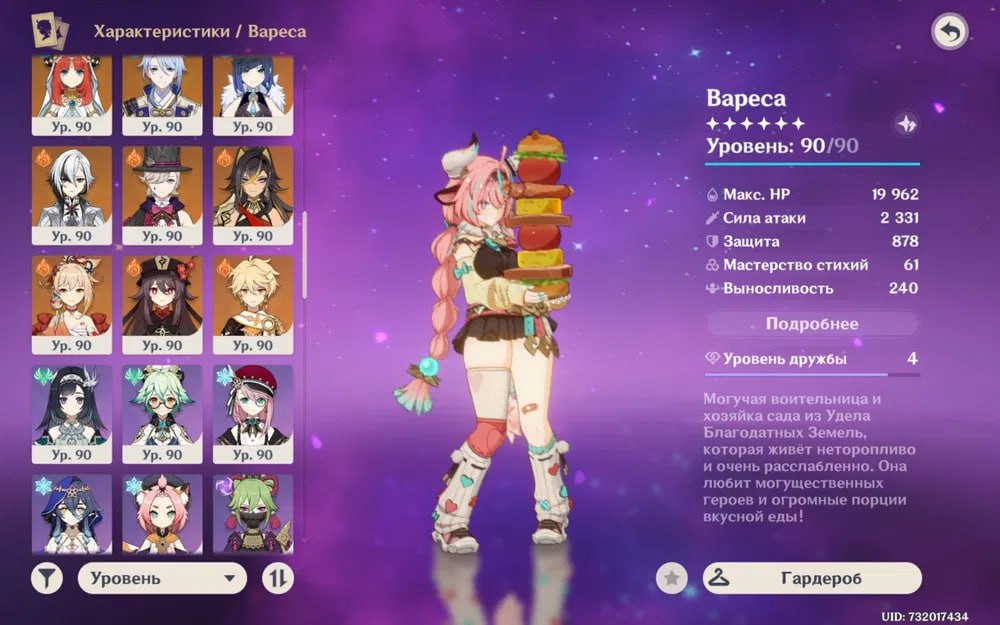Click the sparkle icon beside Вареса's name
Image resolution: width=1000 pixels, height=625 pixels.
click(906, 124)
